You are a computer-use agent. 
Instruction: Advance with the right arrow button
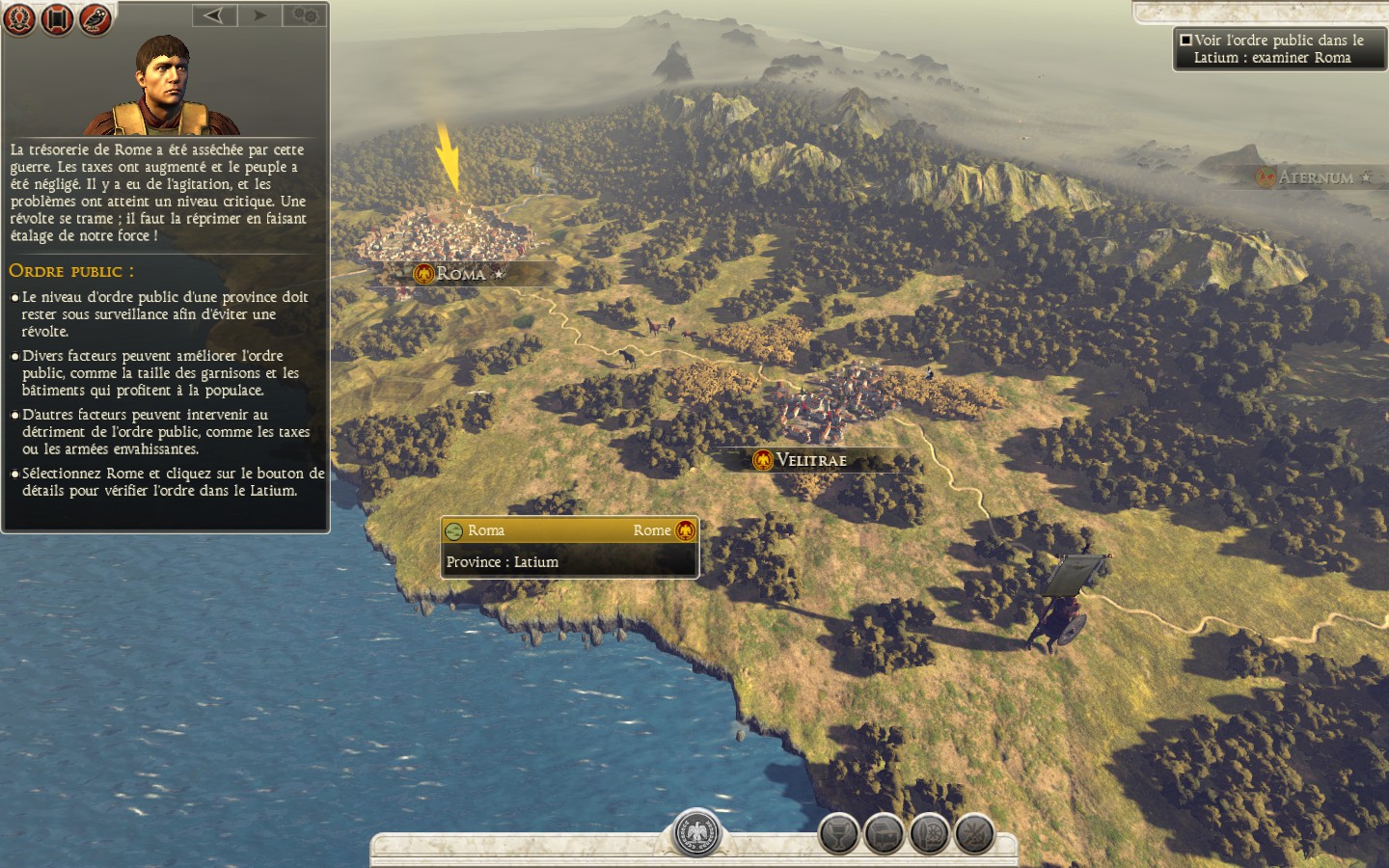click(259, 15)
